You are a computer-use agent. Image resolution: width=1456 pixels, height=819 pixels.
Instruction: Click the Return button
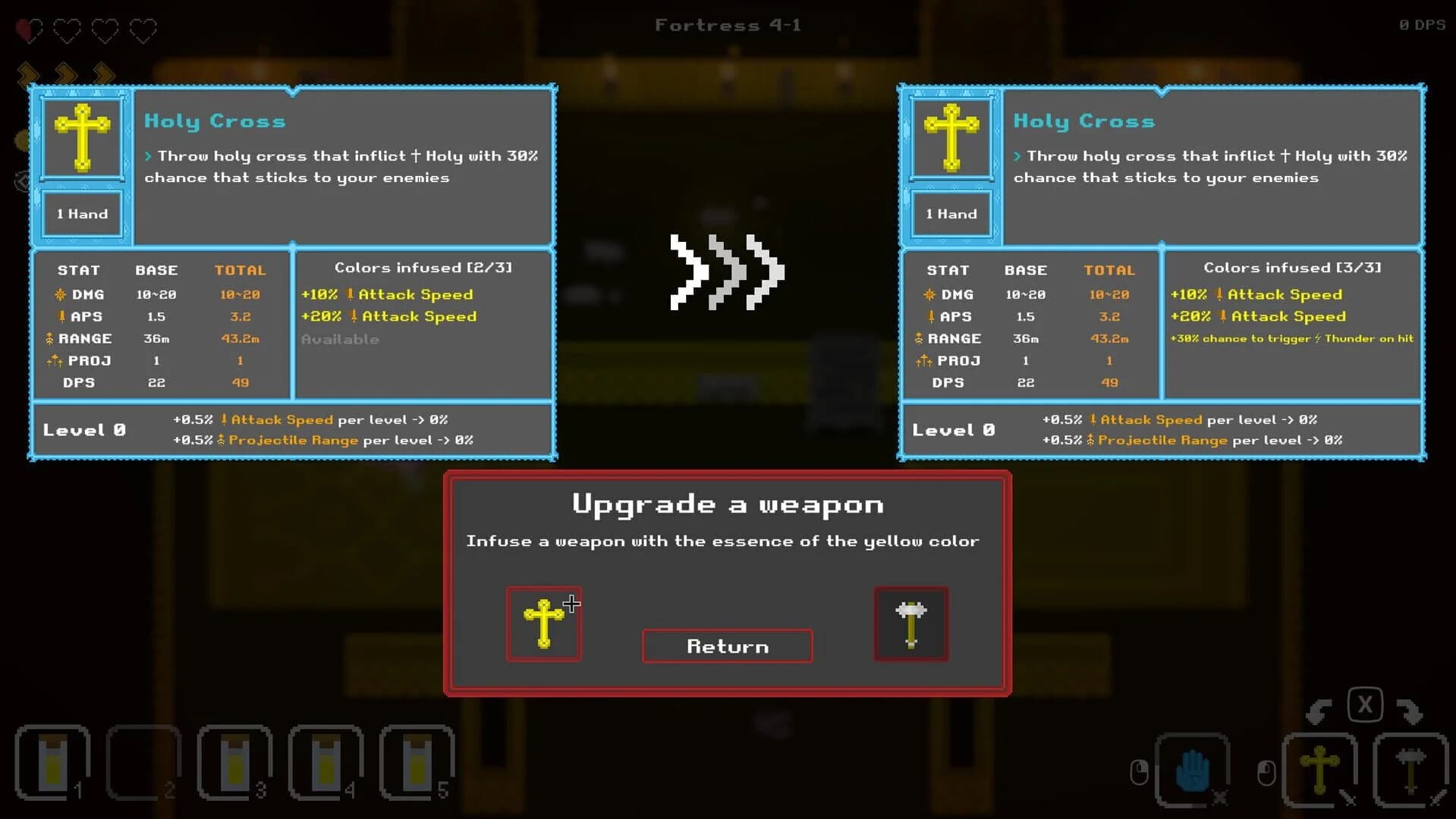point(726,646)
